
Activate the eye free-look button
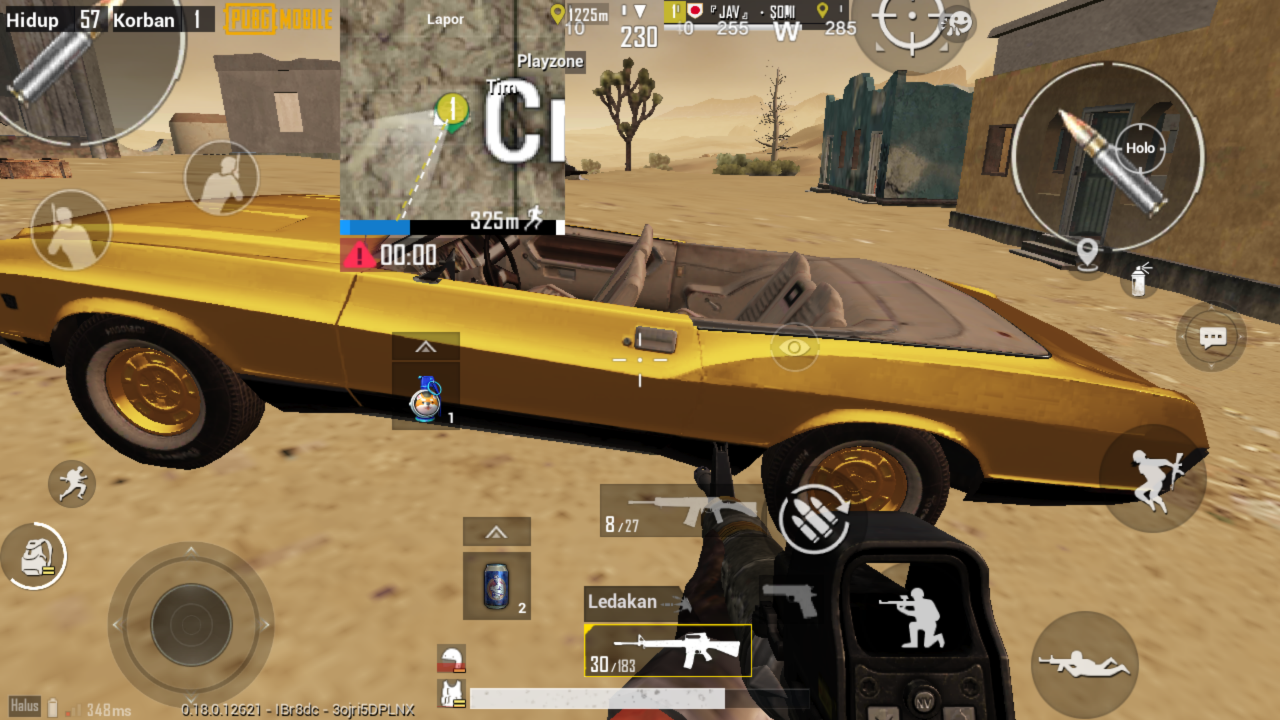795,347
